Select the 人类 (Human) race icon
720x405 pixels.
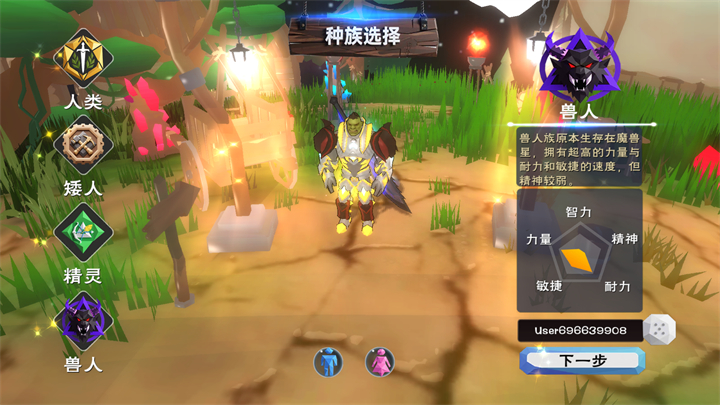pos(84,59)
